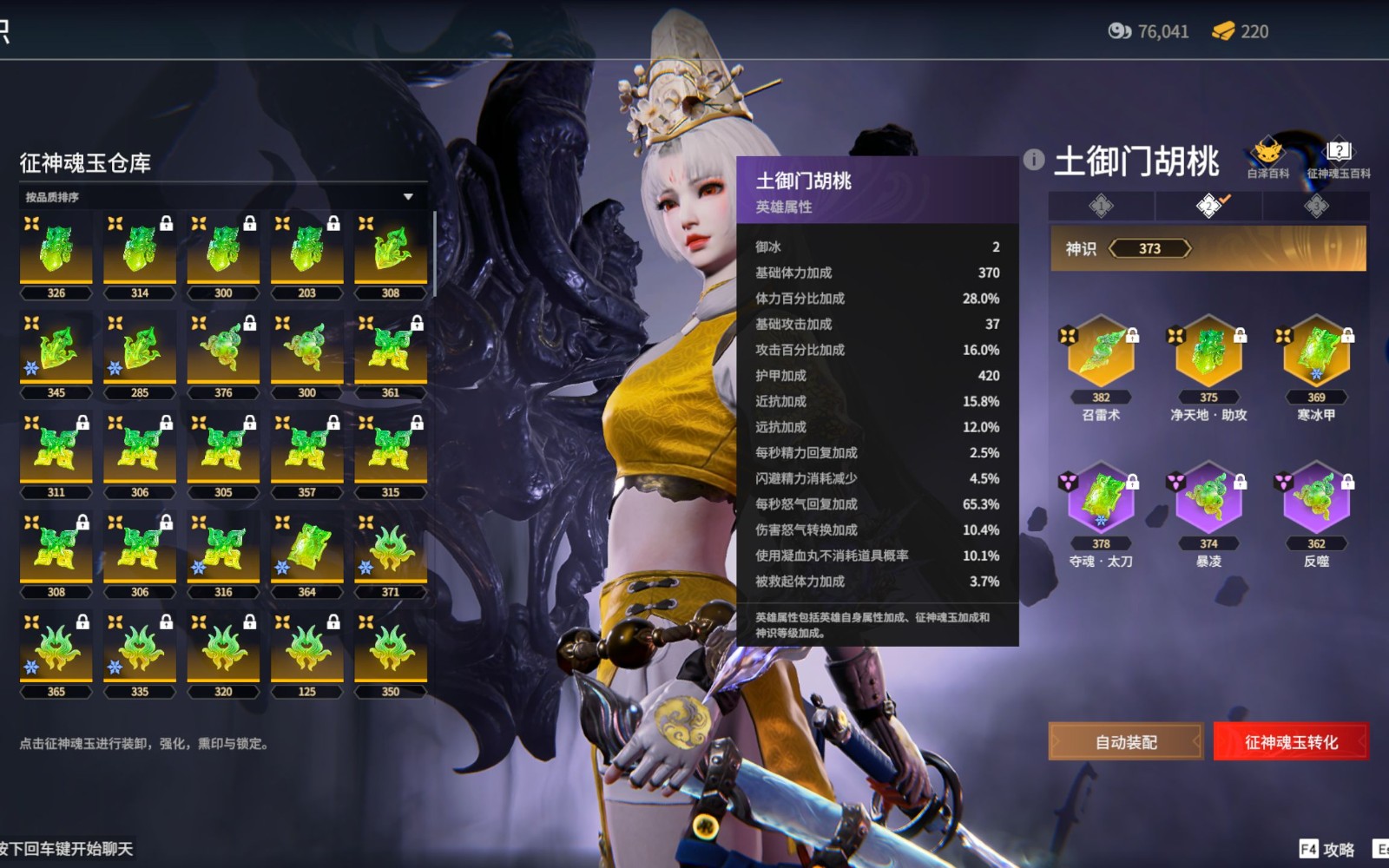The image size is (1389, 868).
Task: Select the warehouse jade with level 364
Action: click(306, 551)
